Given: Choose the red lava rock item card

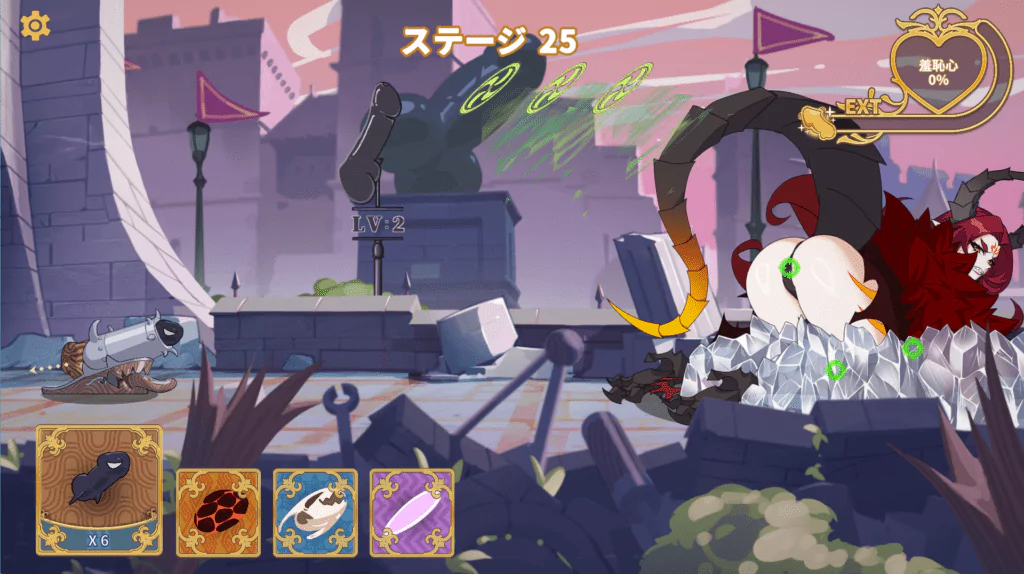Looking at the screenshot, I should tap(218, 512).
